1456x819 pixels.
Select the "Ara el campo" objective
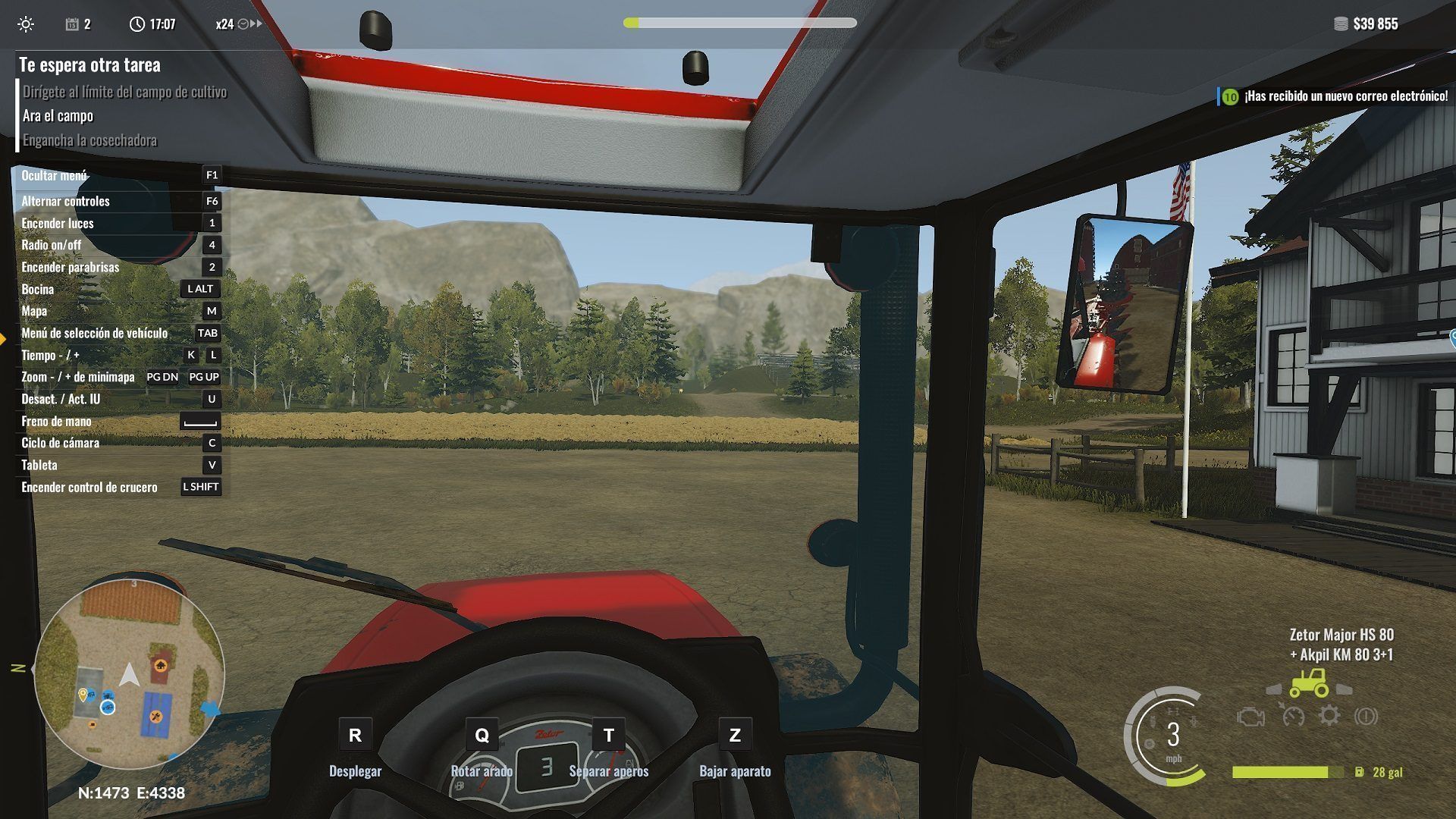(58, 116)
